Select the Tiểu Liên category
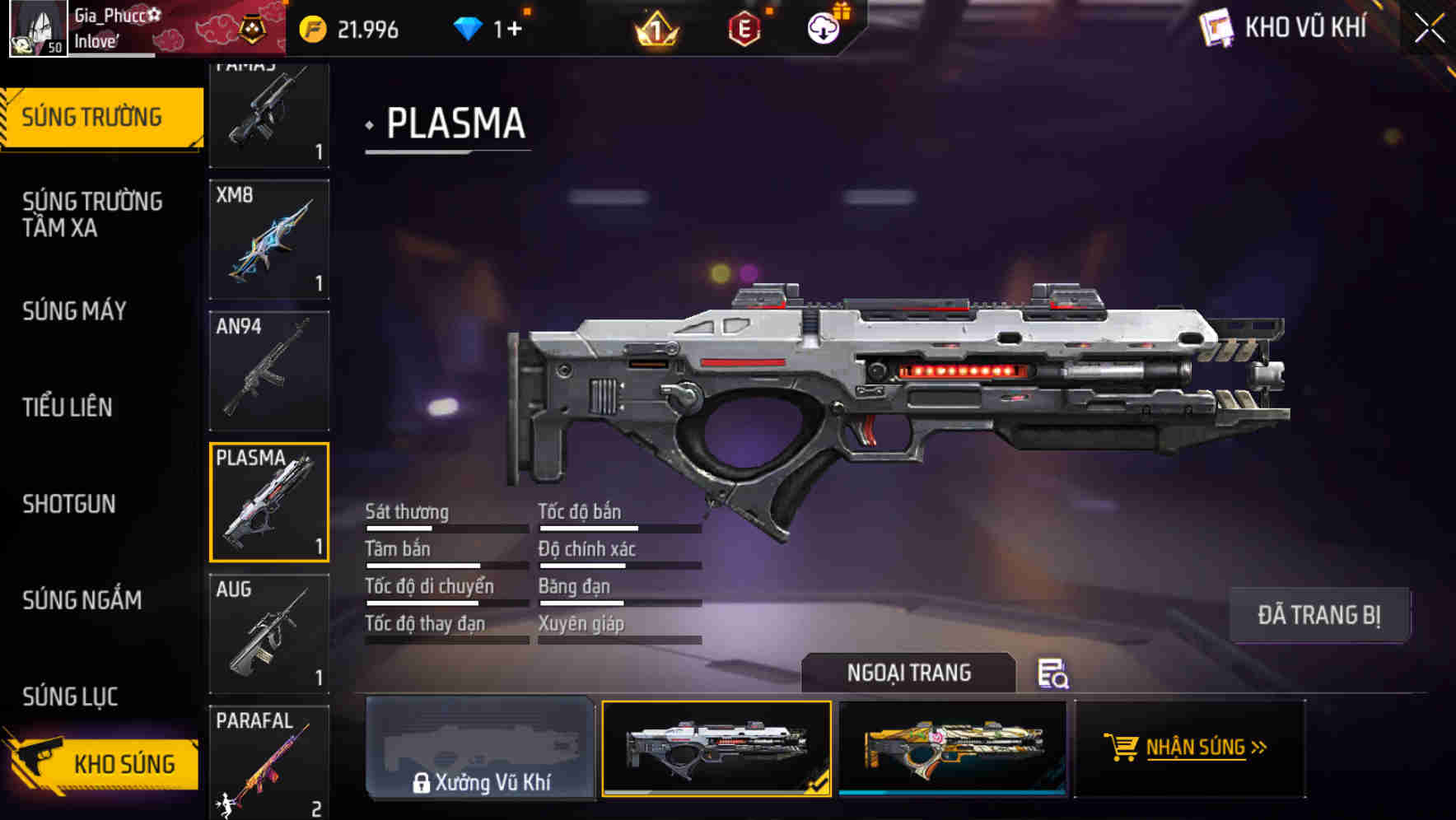 tap(68, 408)
